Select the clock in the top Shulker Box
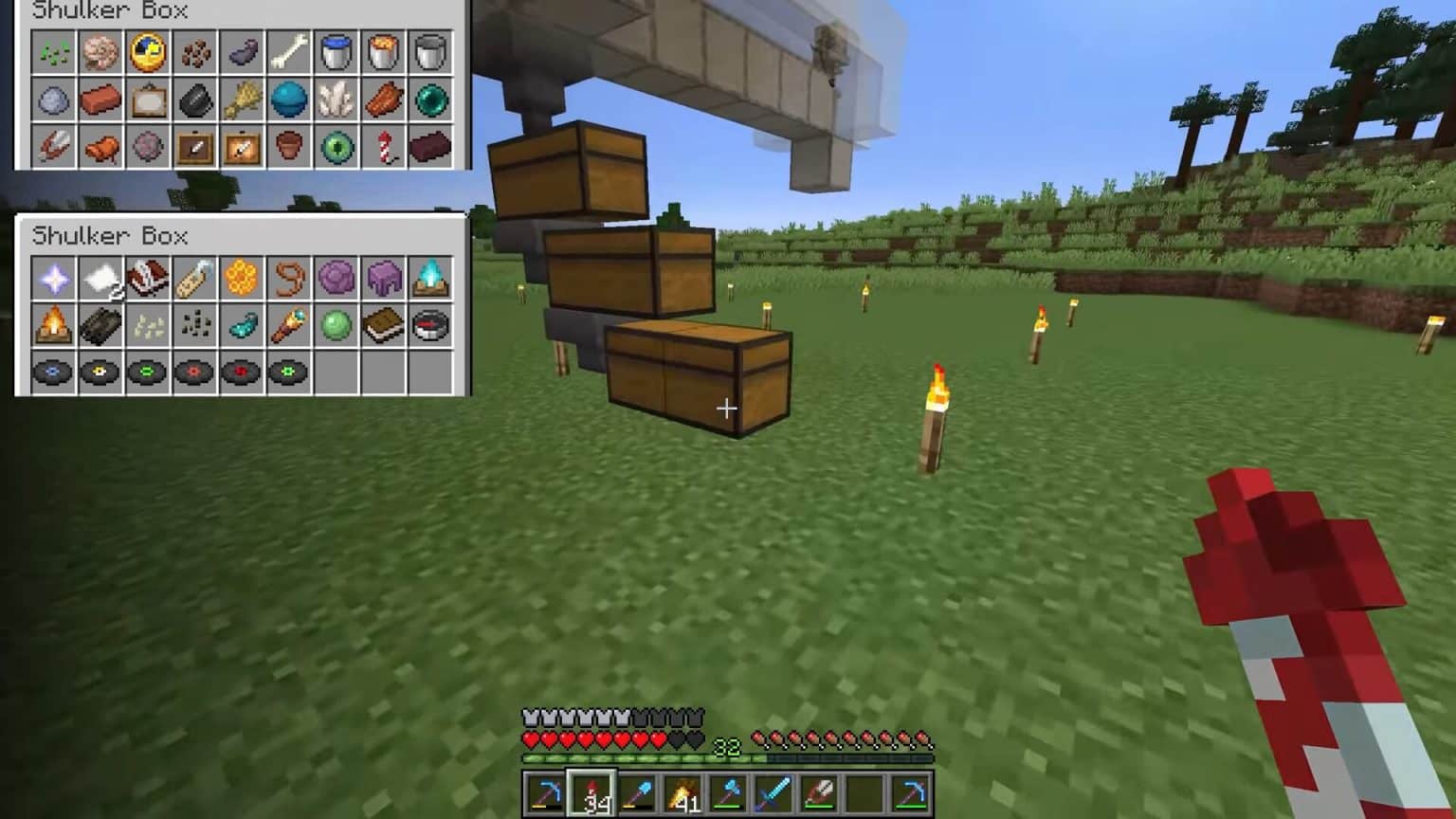The height and width of the screenshot is (819, 1456). pyautogui.click(x=147, y=53)
